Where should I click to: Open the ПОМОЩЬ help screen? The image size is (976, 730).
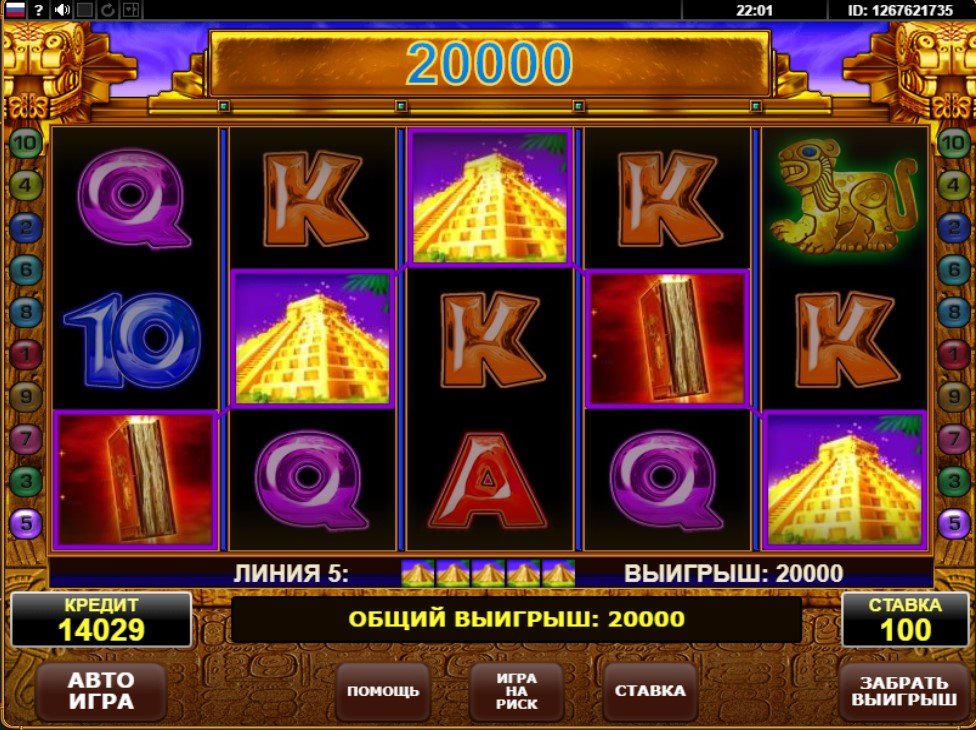(382, 691)
